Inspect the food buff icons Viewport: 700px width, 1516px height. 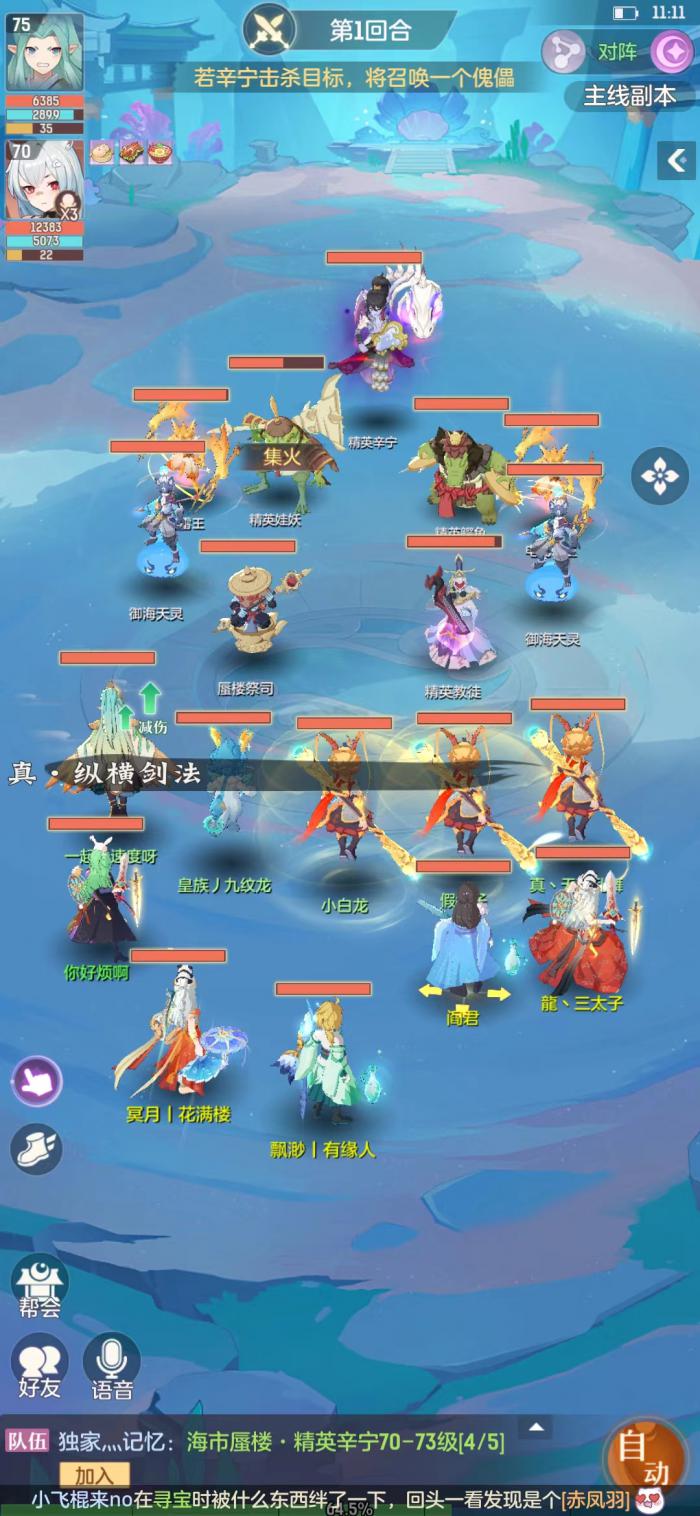[x=131, y=152]
